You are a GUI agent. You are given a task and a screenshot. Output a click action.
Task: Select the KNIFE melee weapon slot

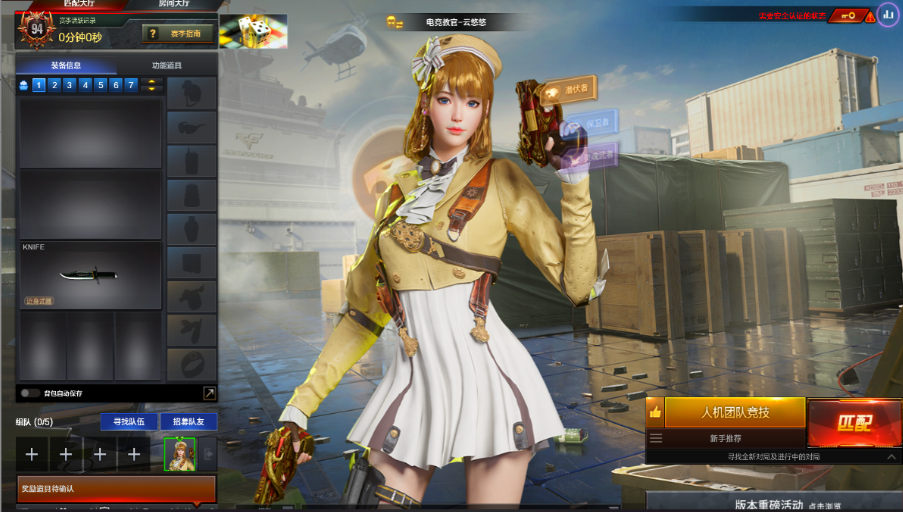tap(90, 275)
